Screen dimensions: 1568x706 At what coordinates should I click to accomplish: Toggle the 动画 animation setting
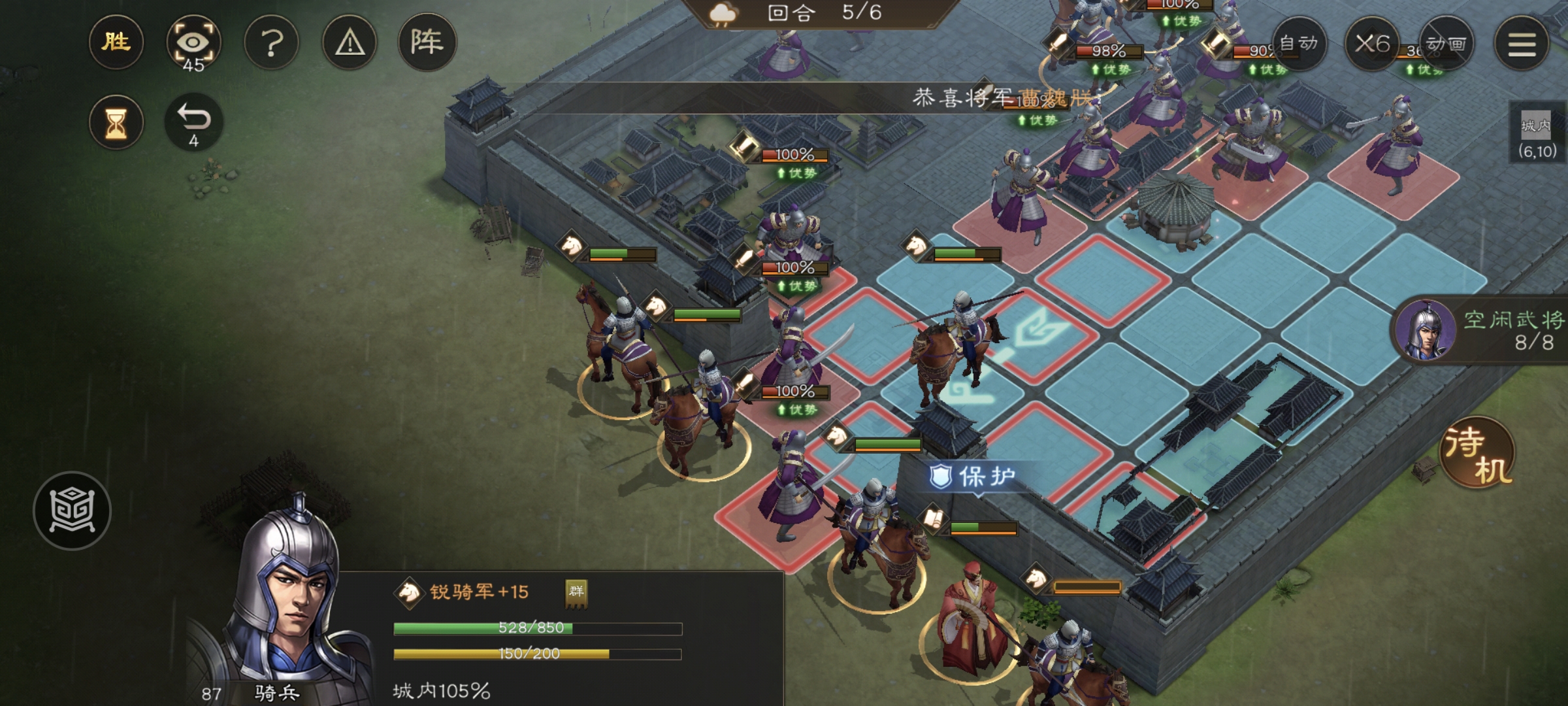[x=1446, y=43]
